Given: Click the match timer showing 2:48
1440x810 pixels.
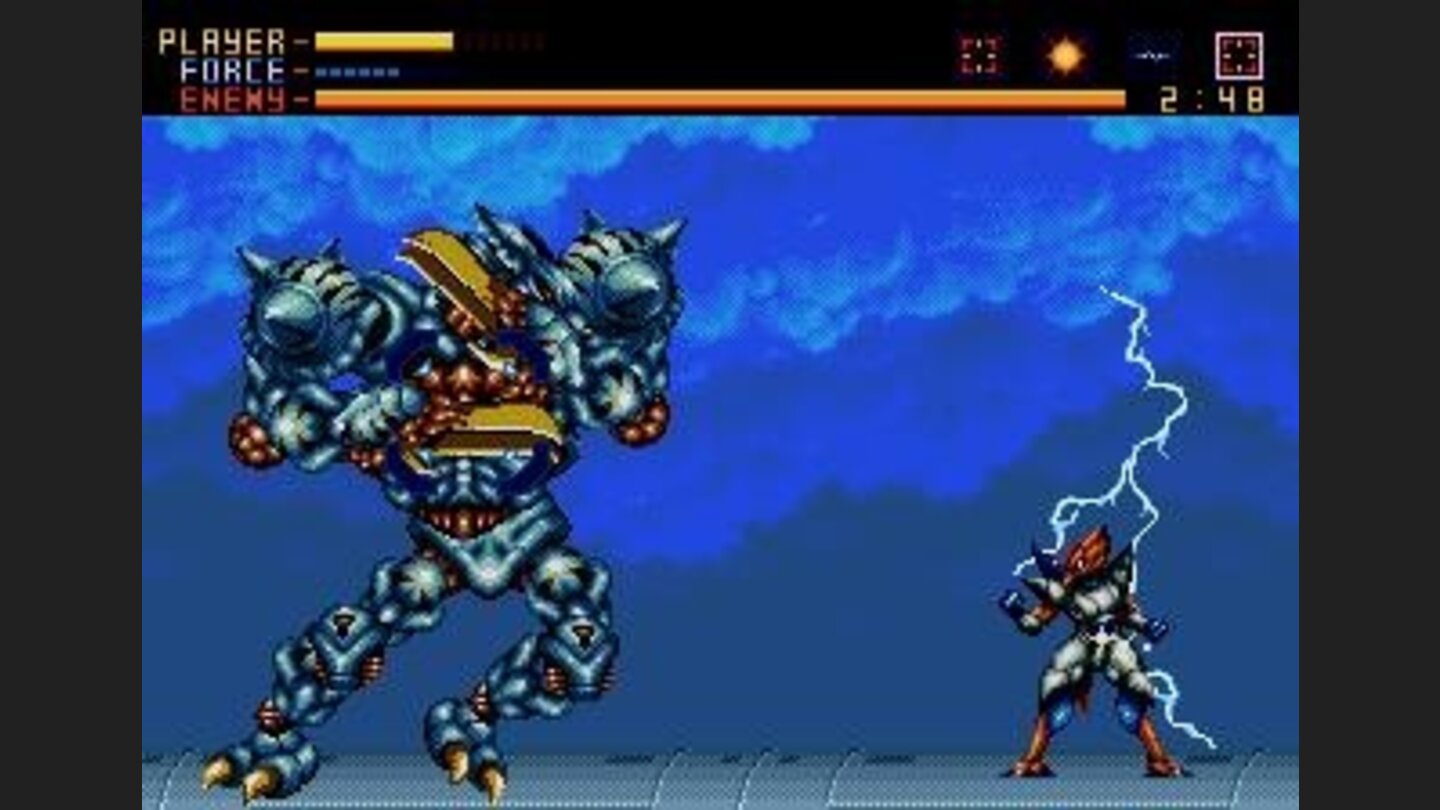Looking at the screenshot, I should coord(1212,97).
